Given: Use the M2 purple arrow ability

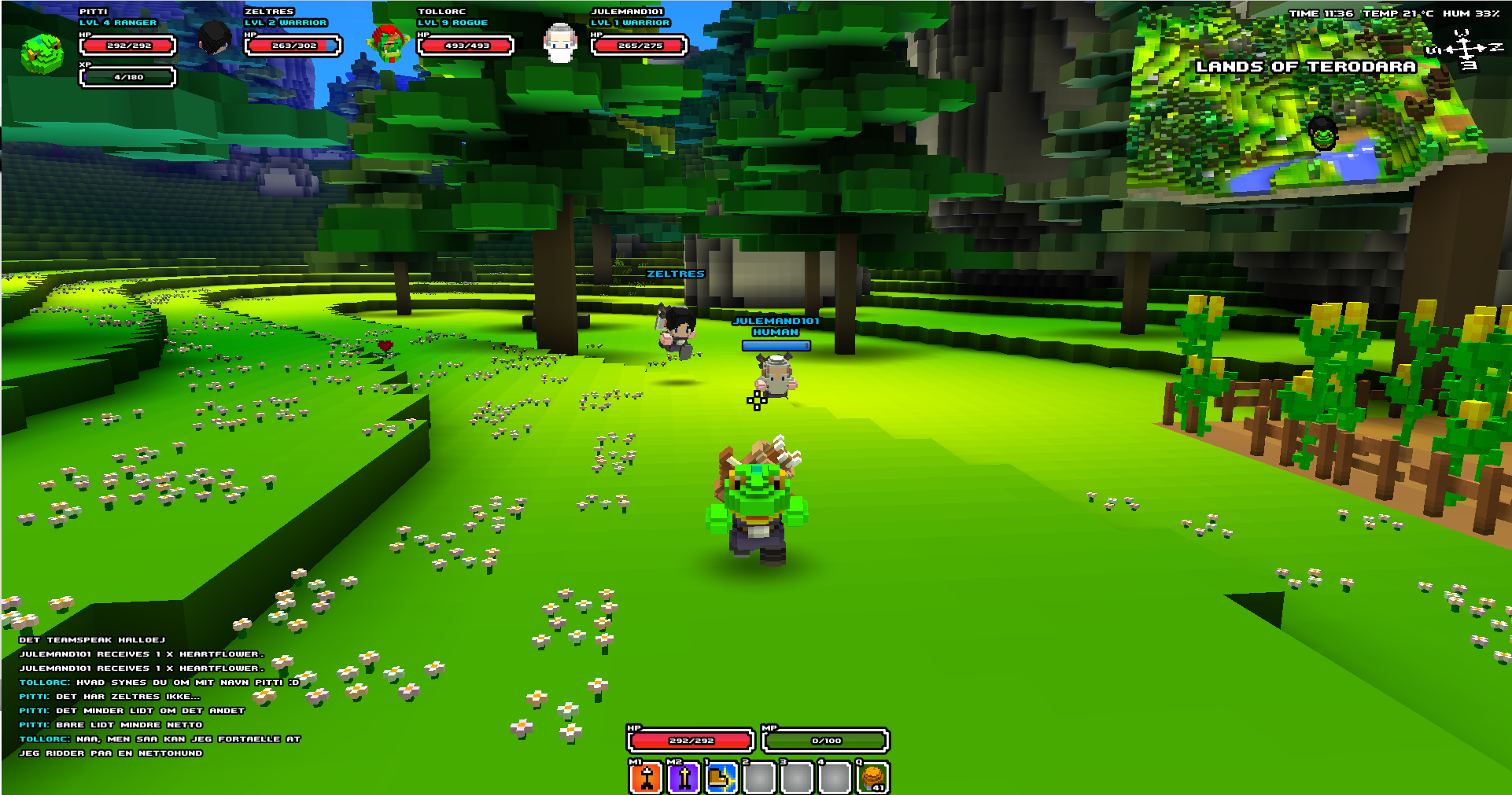Looking at the screenshot, I should click(x=684, y=778).
